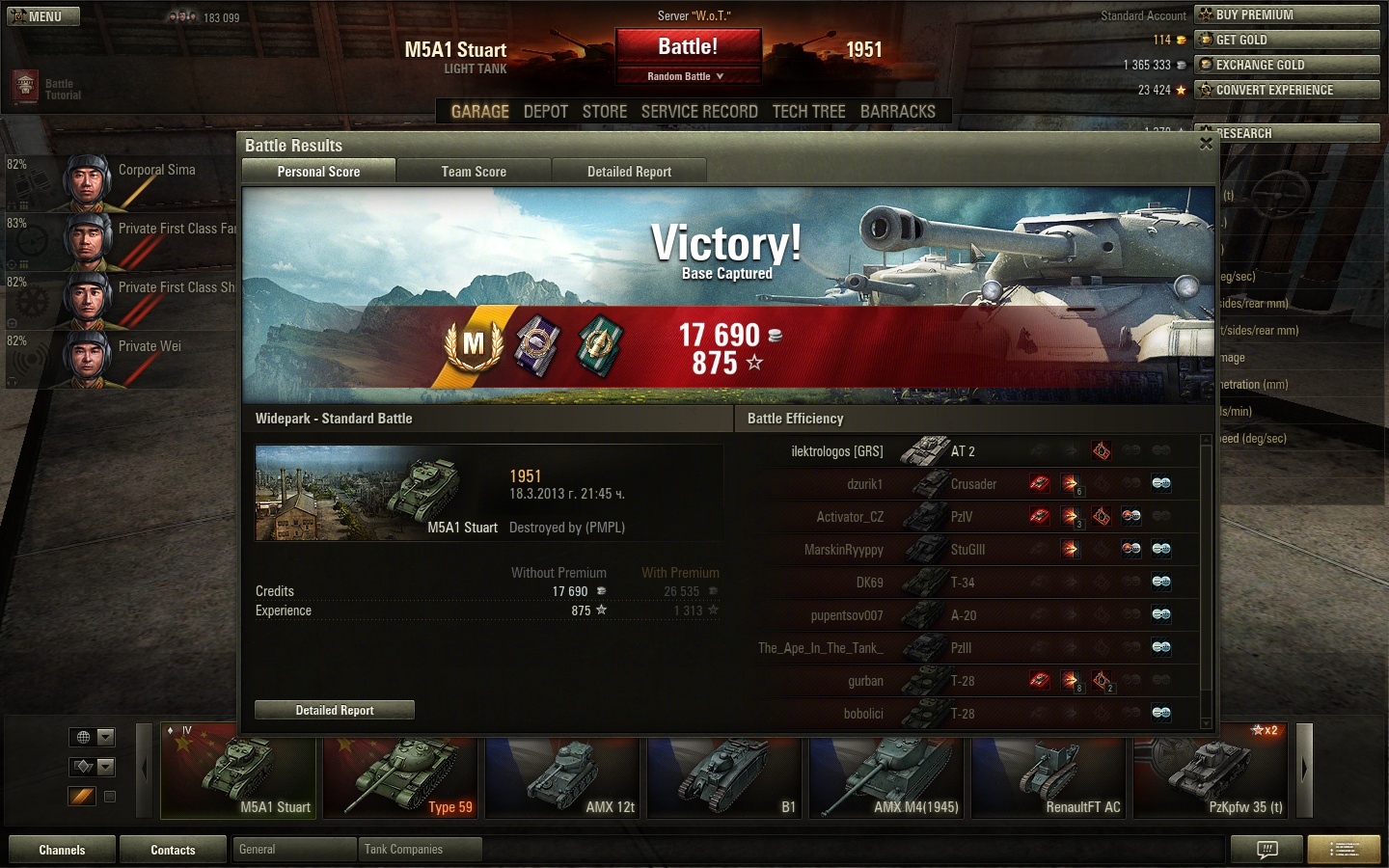
Task: Open the Depot section
Action: (545, 112)
